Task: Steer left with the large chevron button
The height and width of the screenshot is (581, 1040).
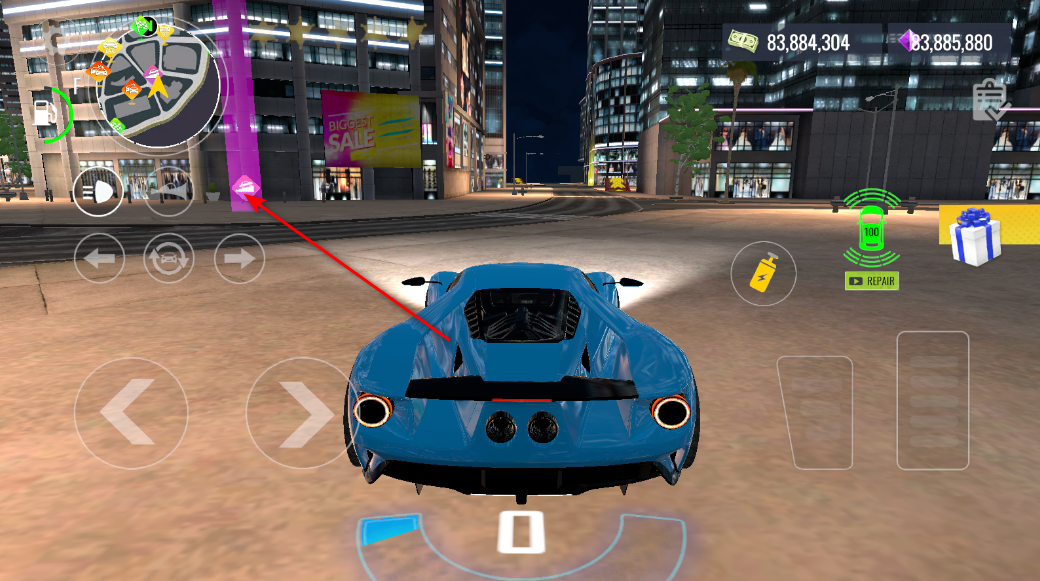Action: [x=131, y=413]
